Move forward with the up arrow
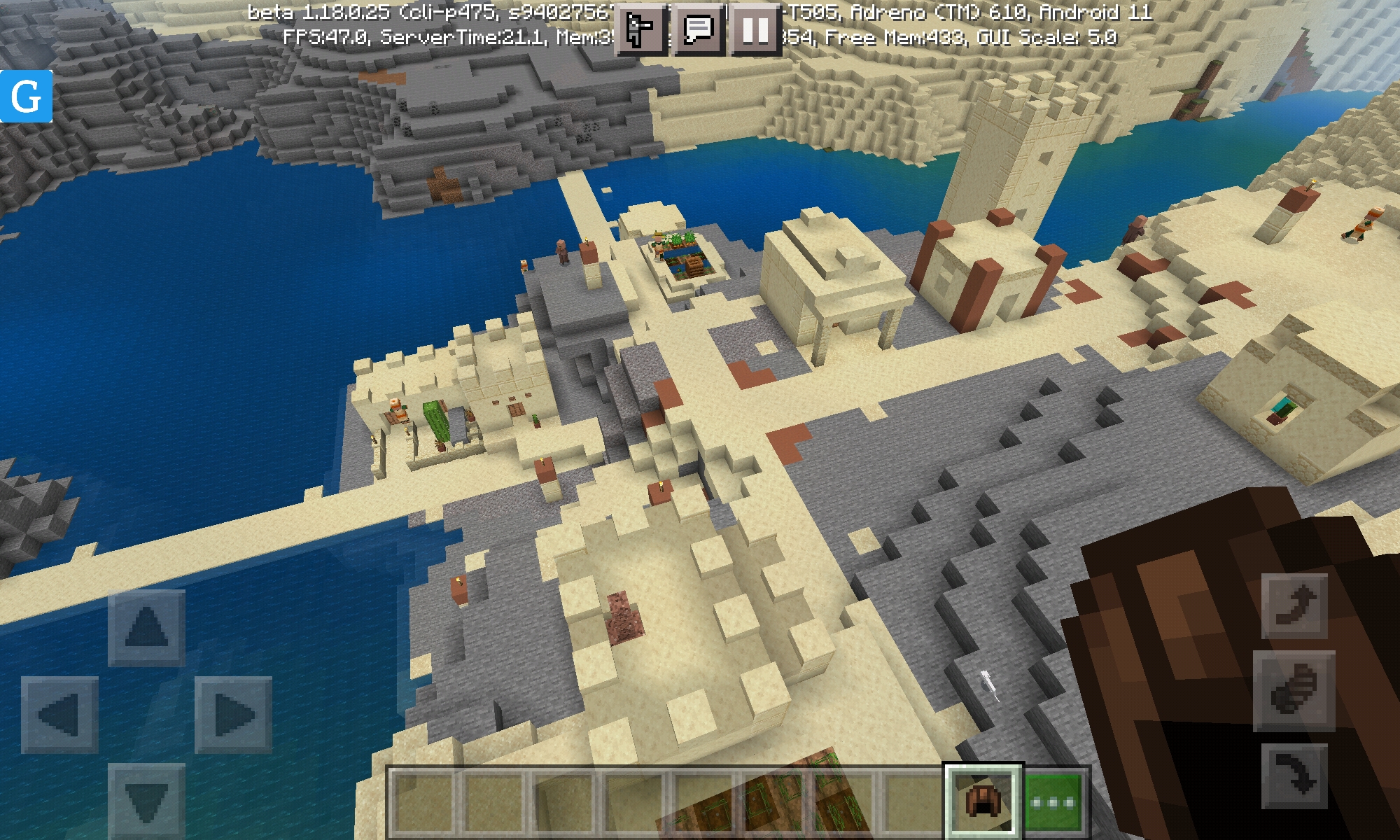 point(146,627)
